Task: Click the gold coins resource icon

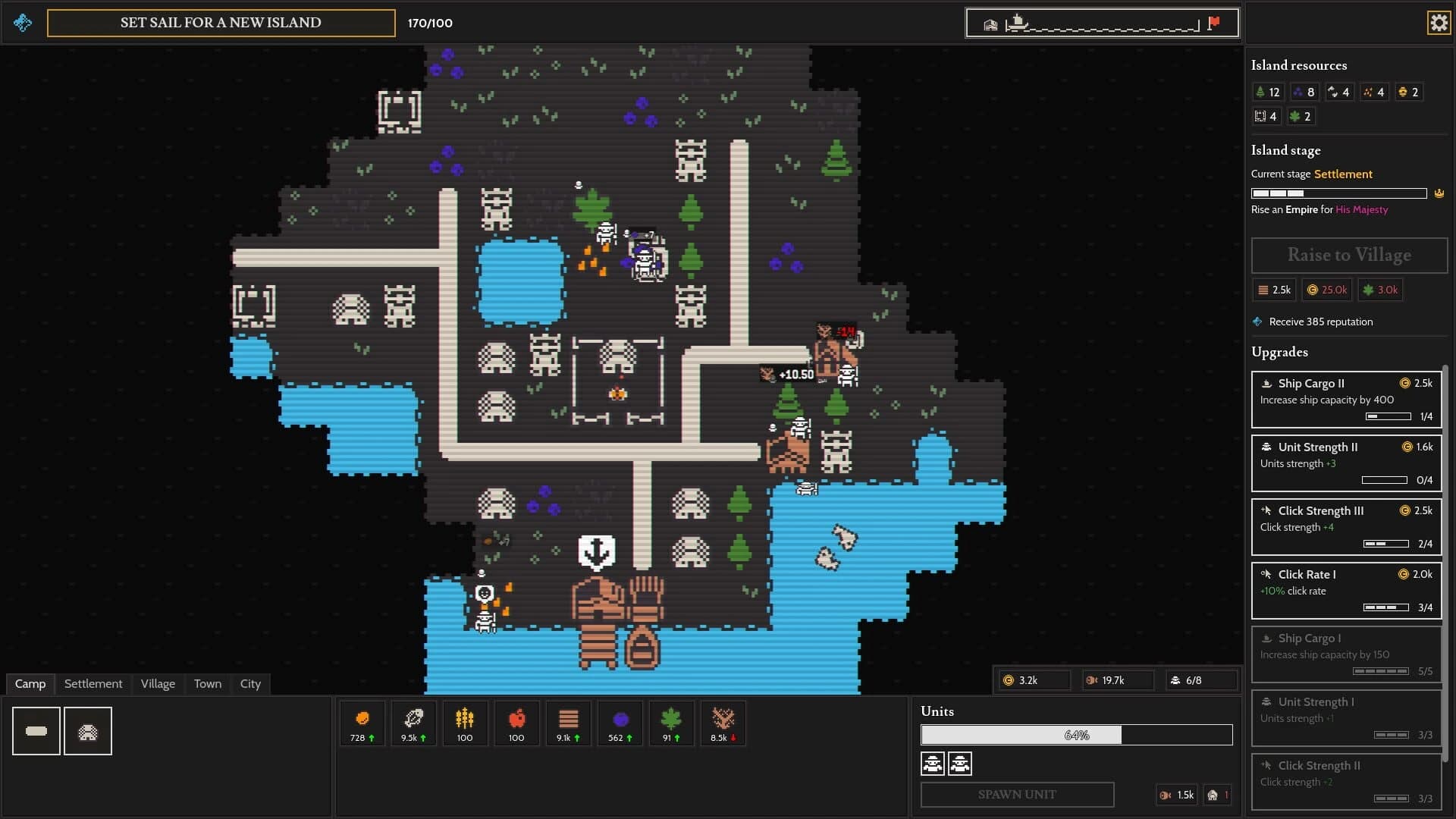Action: (x=362, y=717)
